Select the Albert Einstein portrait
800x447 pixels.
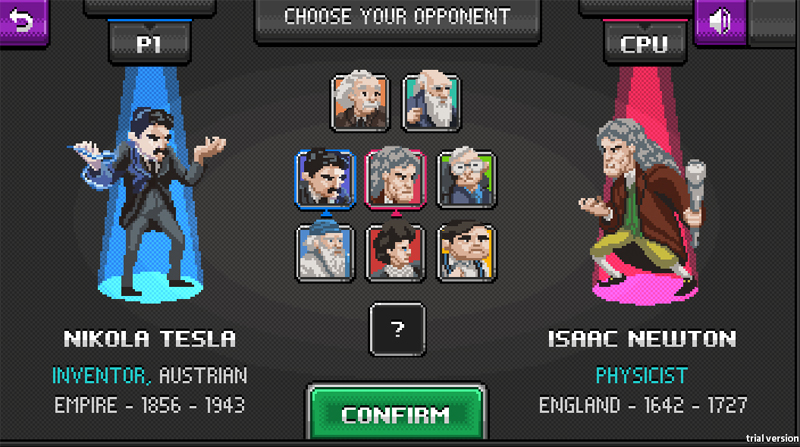click(x=360, y=101)
